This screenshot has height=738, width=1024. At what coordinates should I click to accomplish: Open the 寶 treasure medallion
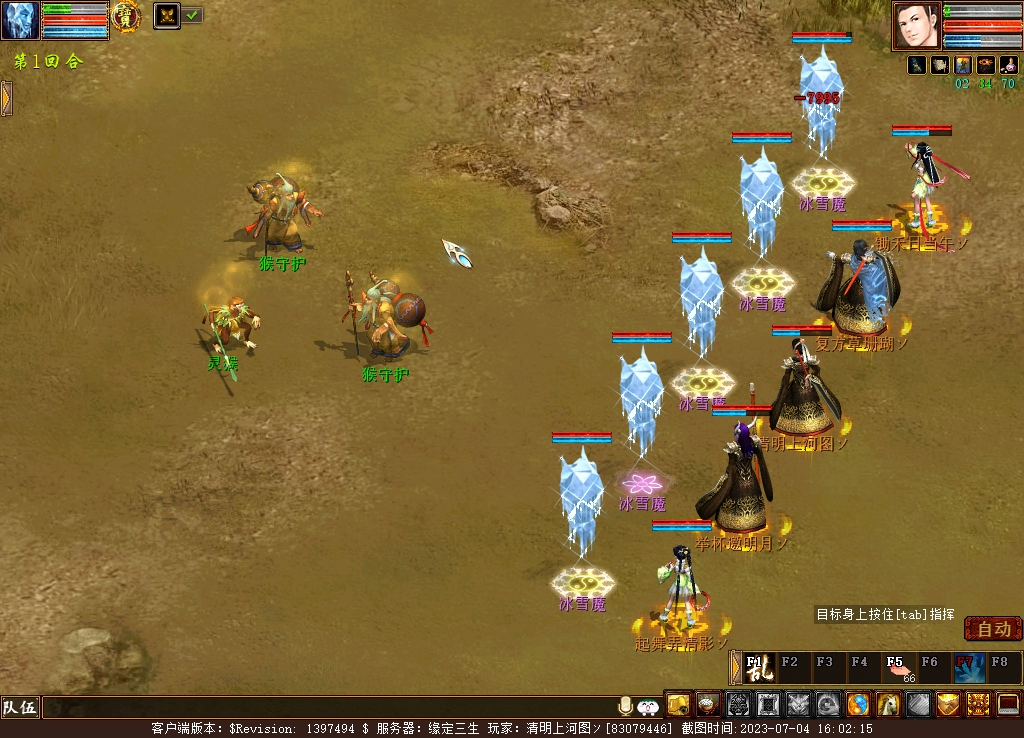coord(126,16)
